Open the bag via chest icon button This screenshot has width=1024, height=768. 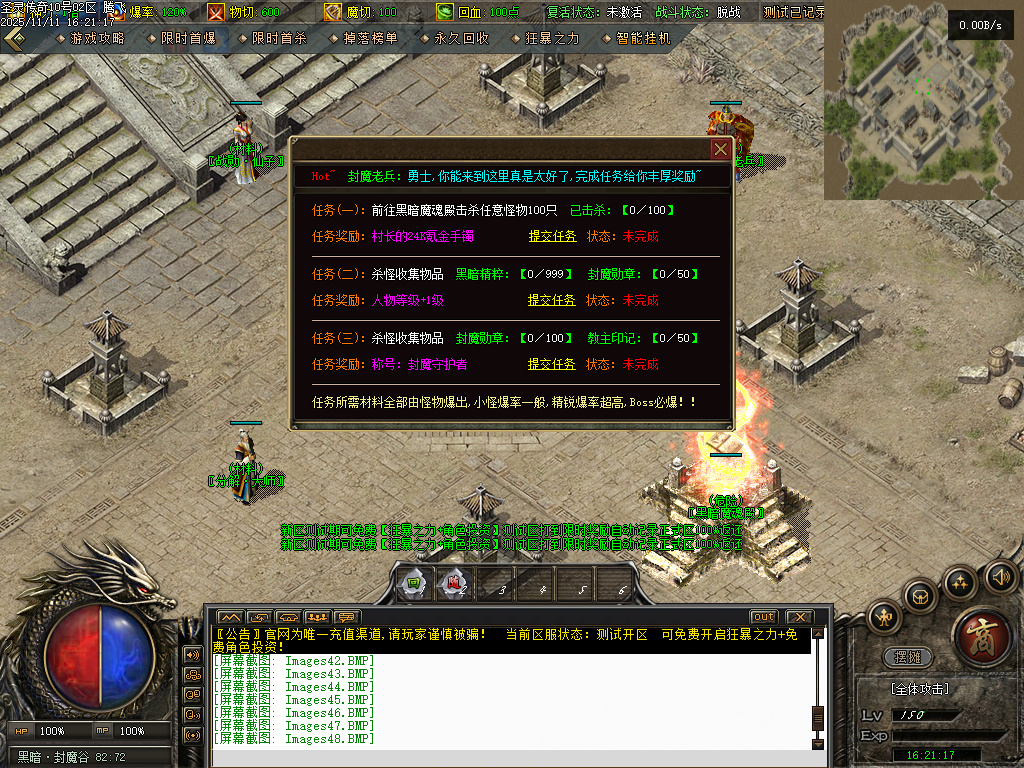[x=920, y=596]
